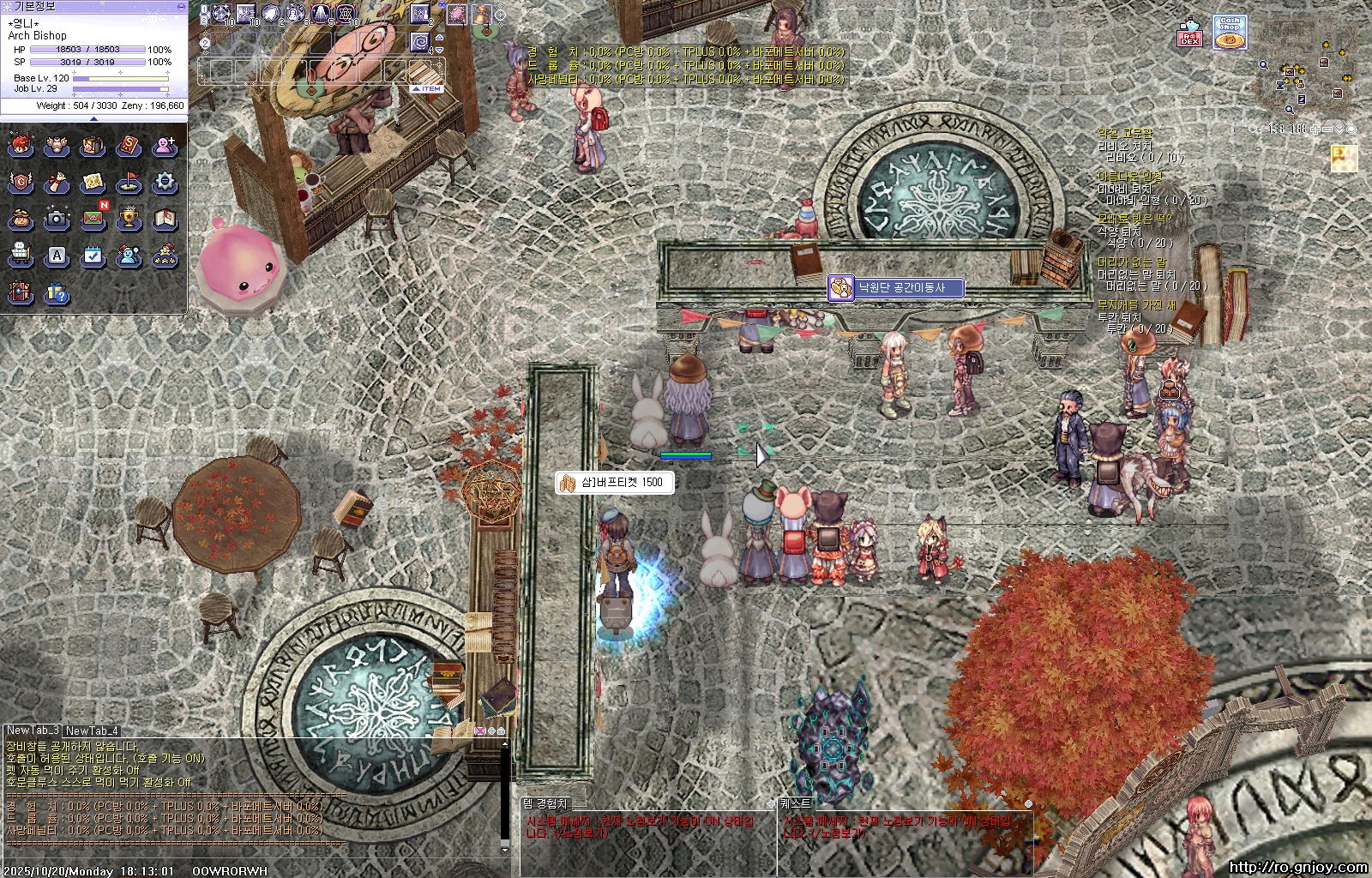The height and width of the screenshot is (878, 1372).
Task: Click the shop sign '삽]버프티켓 1500'
Action: click(x=614, y=483)
